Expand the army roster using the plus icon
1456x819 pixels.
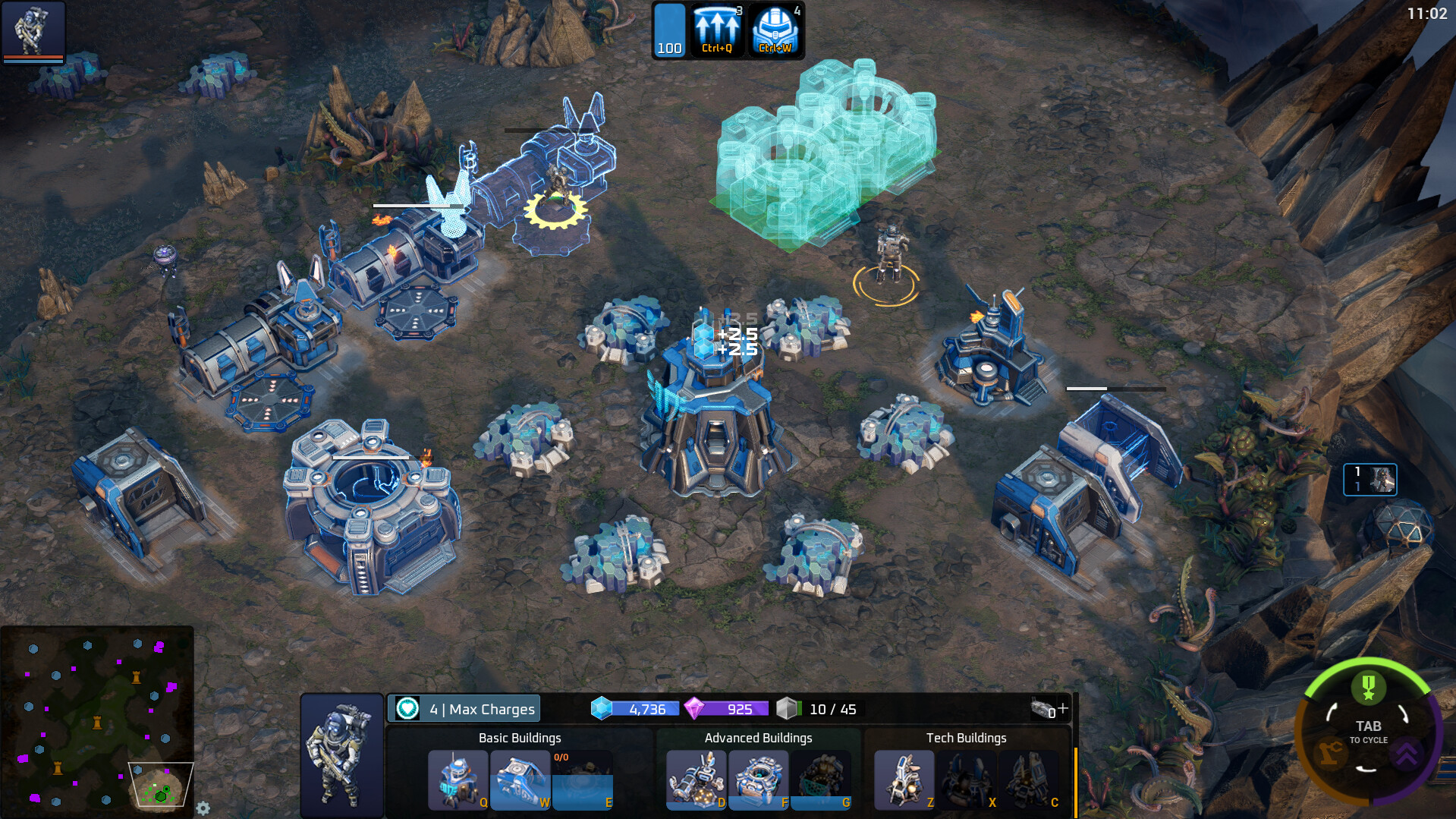pos(1061,708)
